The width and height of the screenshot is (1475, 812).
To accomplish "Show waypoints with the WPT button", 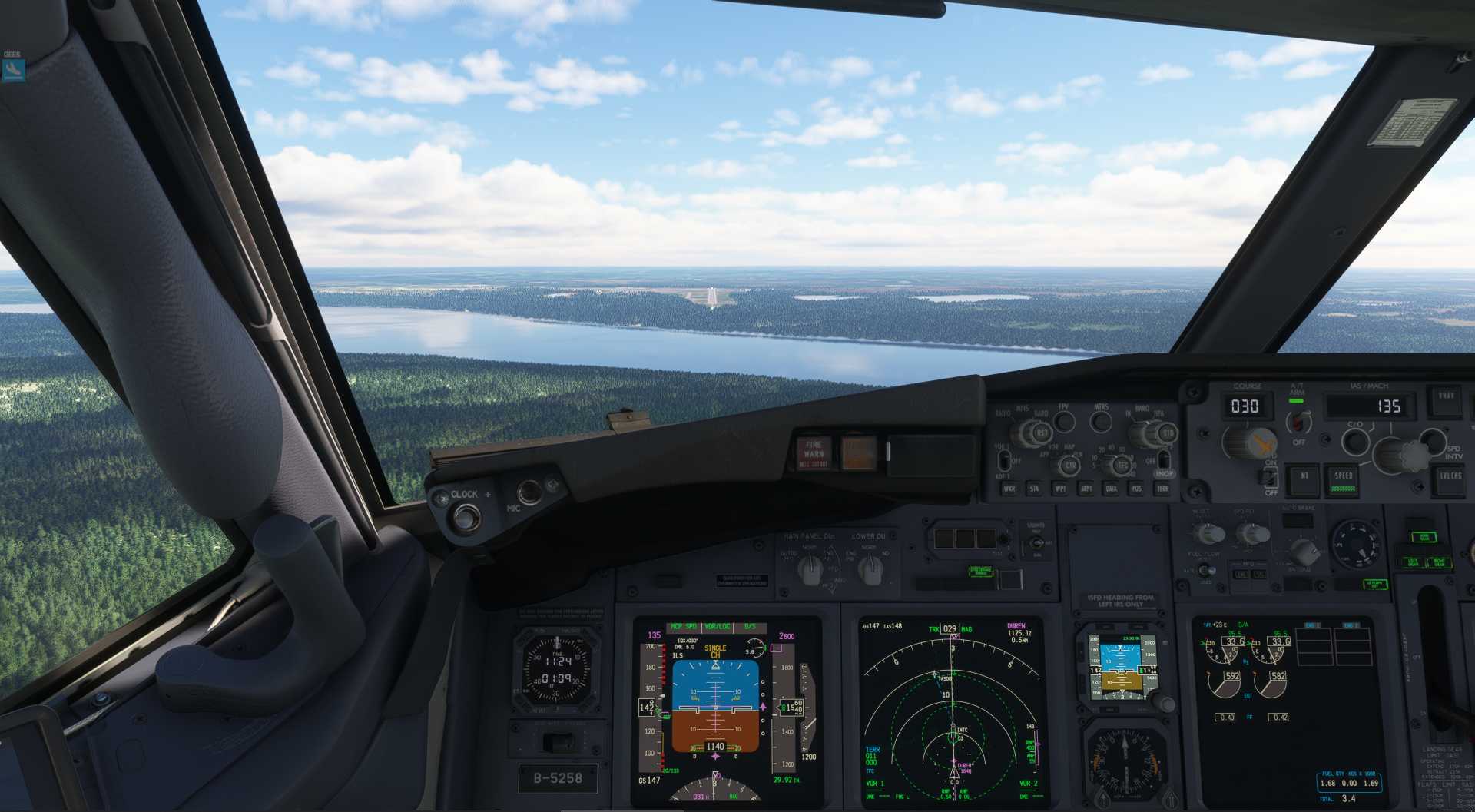I will 1061,489.
